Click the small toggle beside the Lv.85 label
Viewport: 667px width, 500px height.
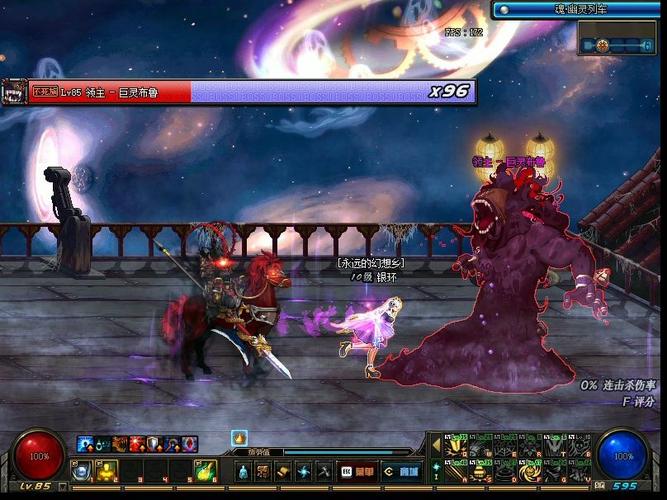click(x=64, y=486)
